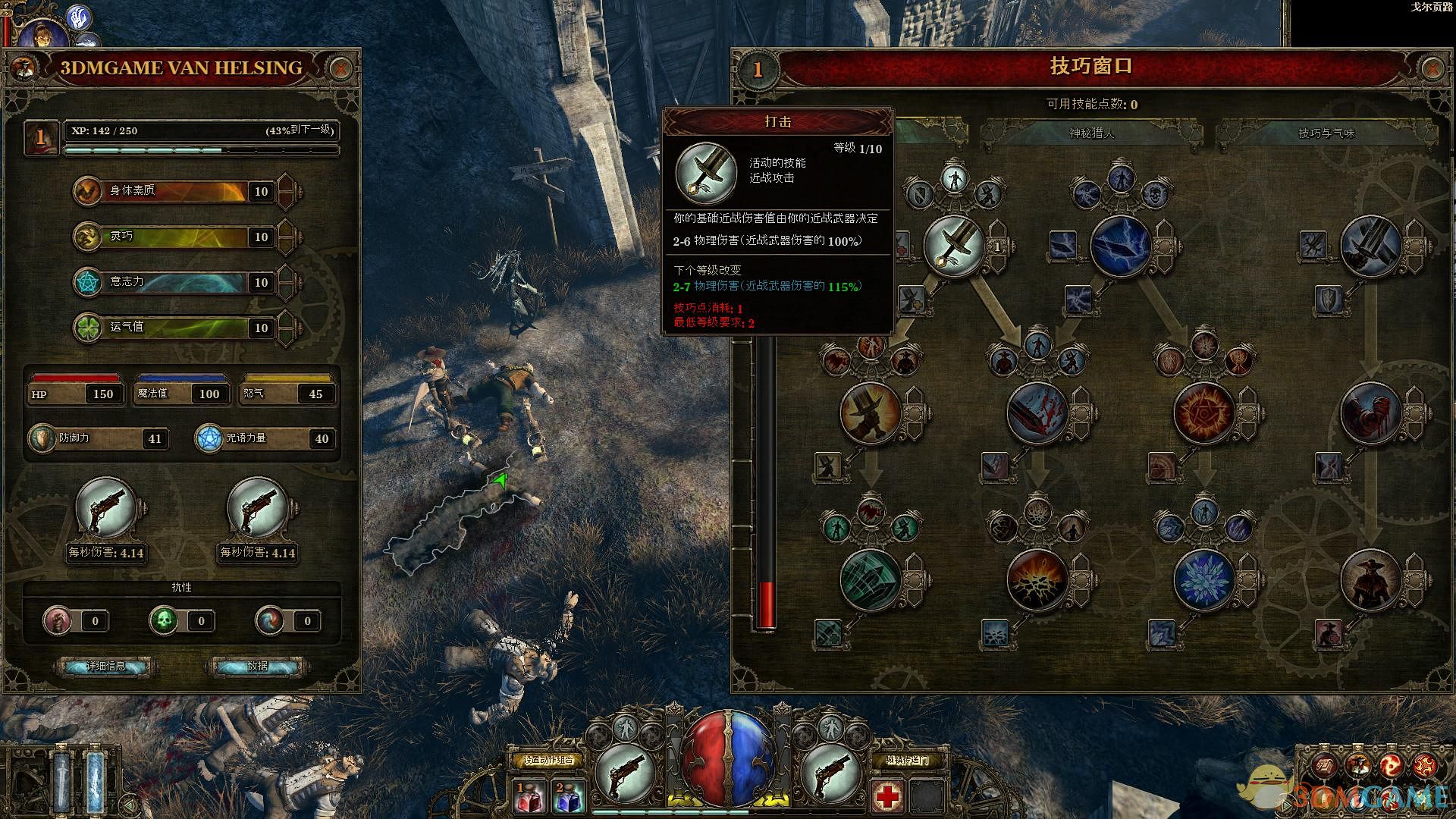Open the 详细信息 details button
This screenshot has width=1456, height=819.
pyautogui.click(x=105, y=667)
